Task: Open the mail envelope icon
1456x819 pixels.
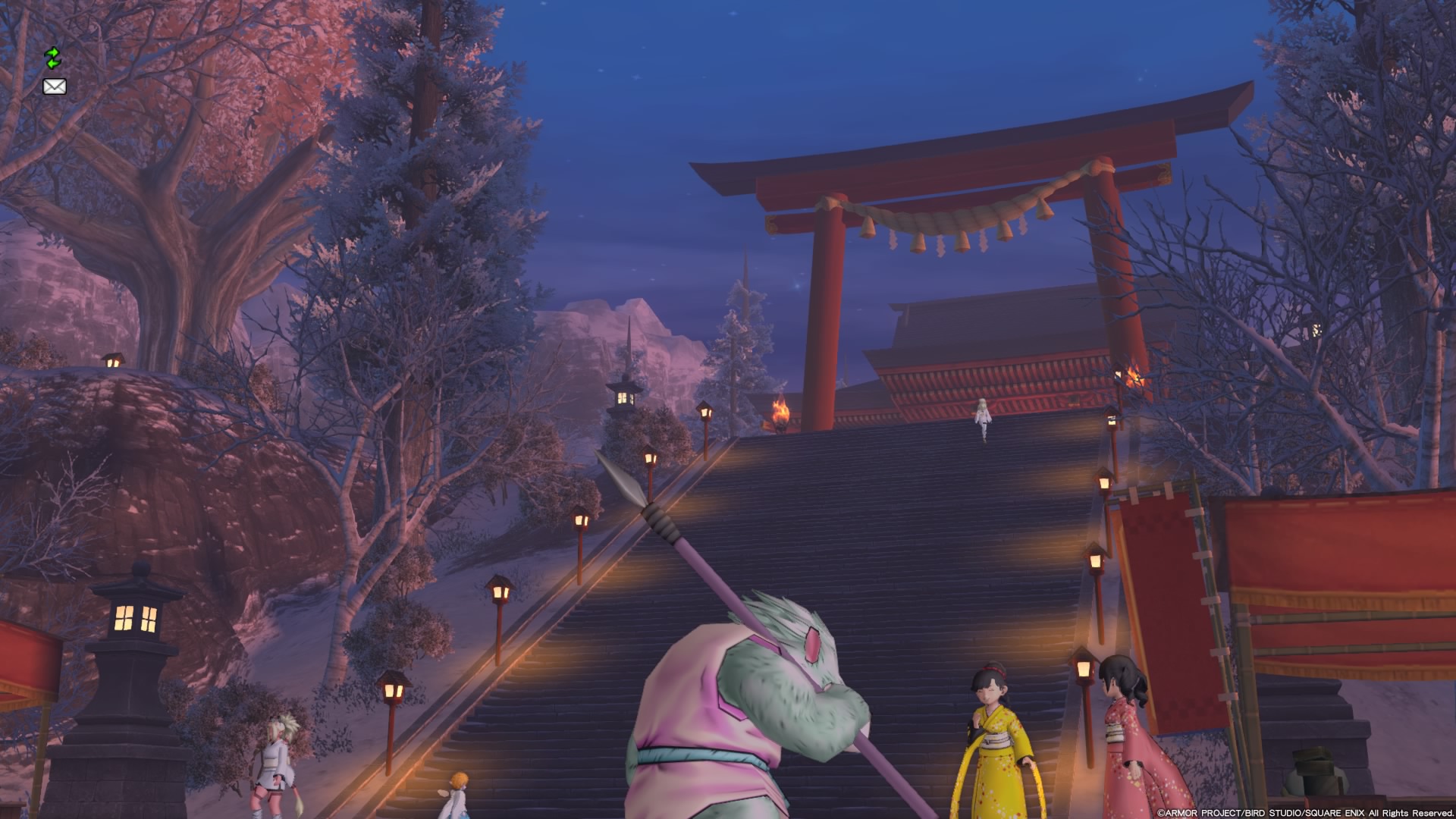Action: coord(55,86)
